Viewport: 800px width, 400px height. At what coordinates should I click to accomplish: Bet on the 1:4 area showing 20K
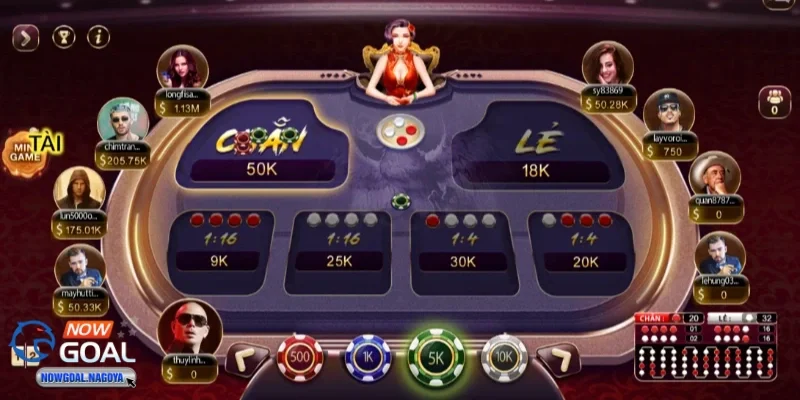pos(580,245)
